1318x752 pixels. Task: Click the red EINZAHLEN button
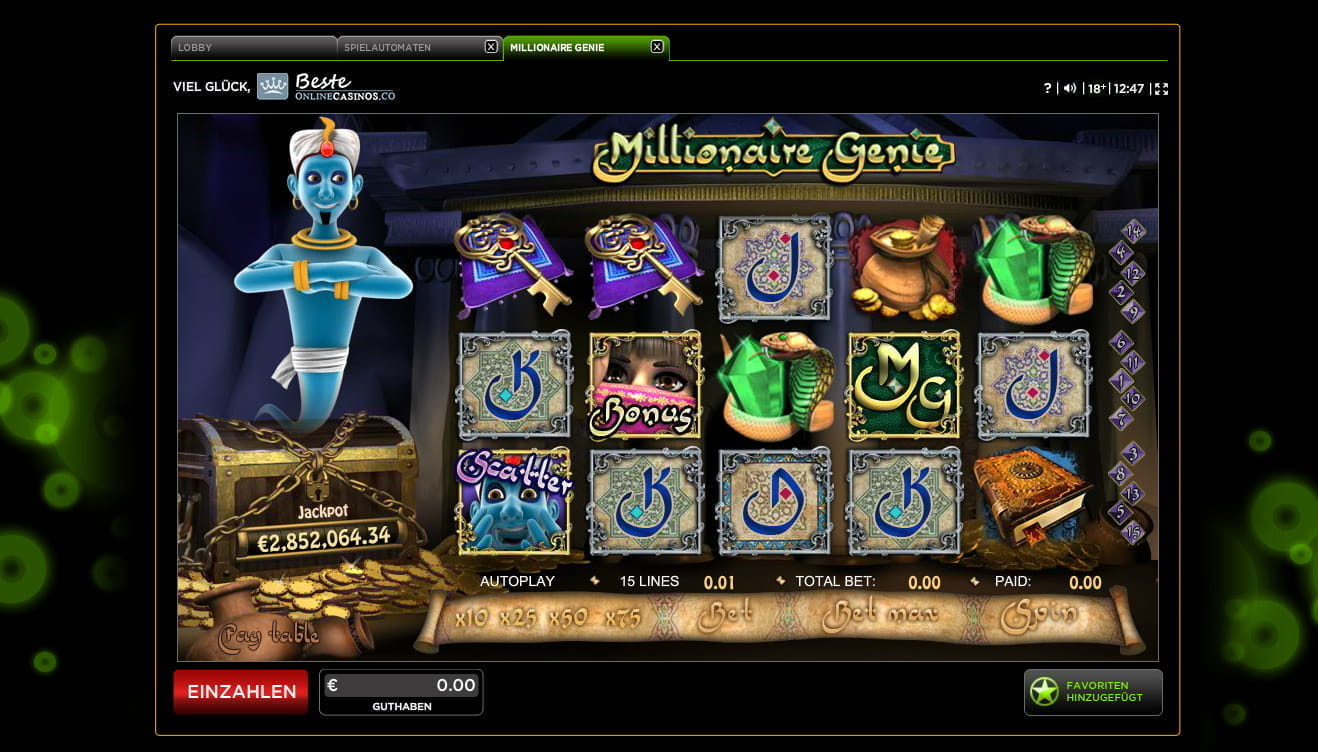pyautogui.click(x=240, y=691)
